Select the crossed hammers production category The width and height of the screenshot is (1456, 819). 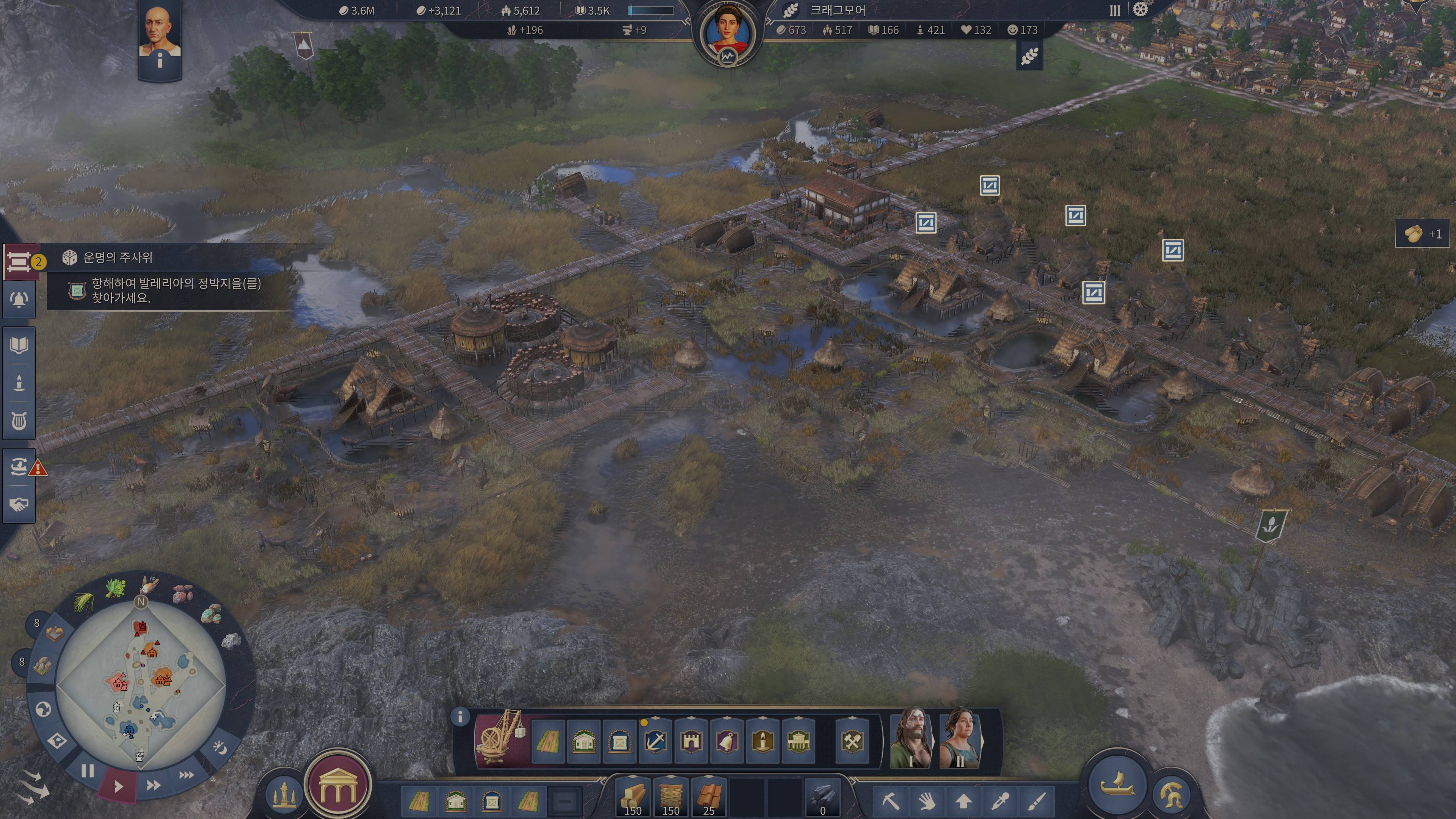[x=852, y=741]
